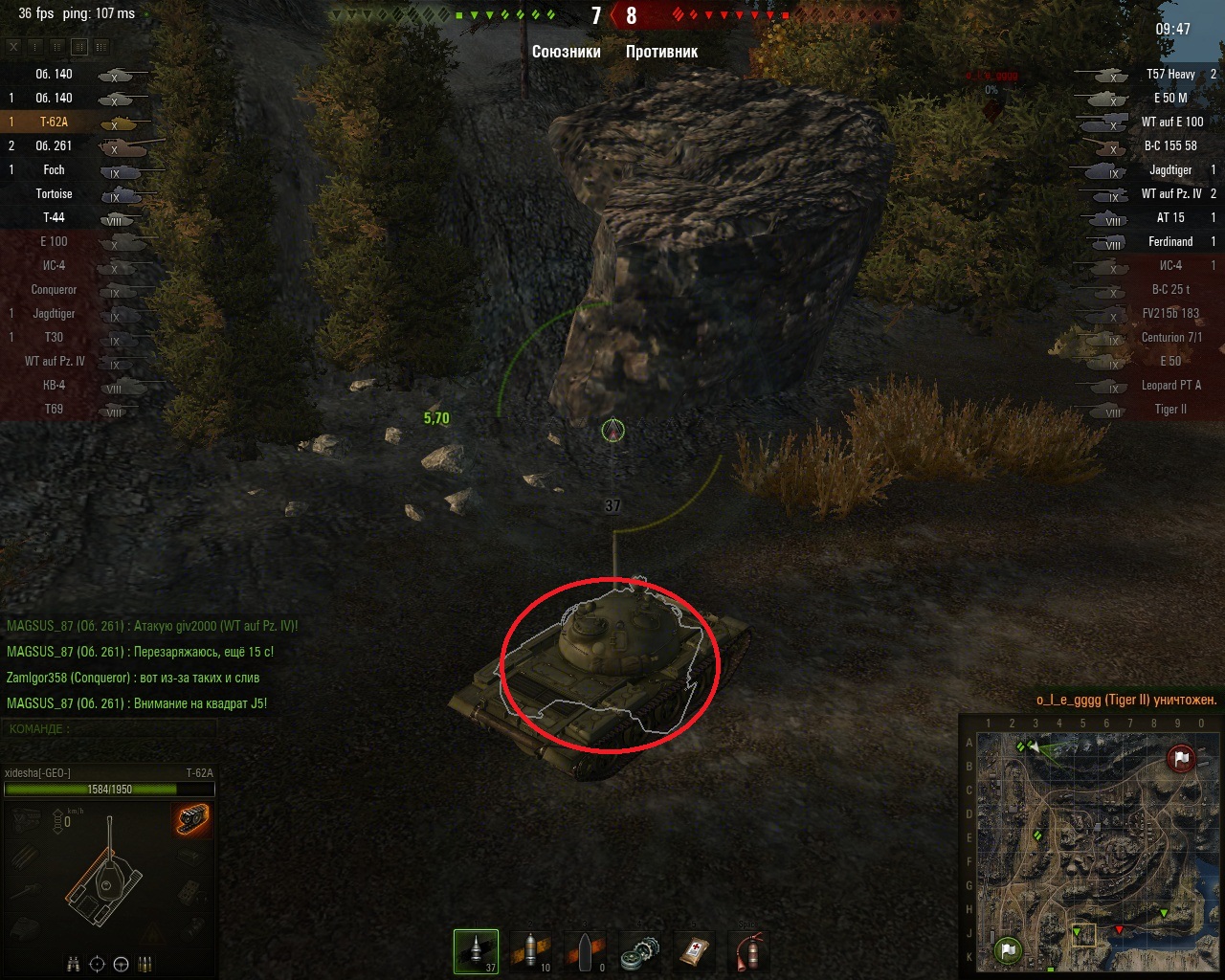Select T57 Heavy in the enemy list
Screen dimensions: 1225x980
[x=1148, y=75]
